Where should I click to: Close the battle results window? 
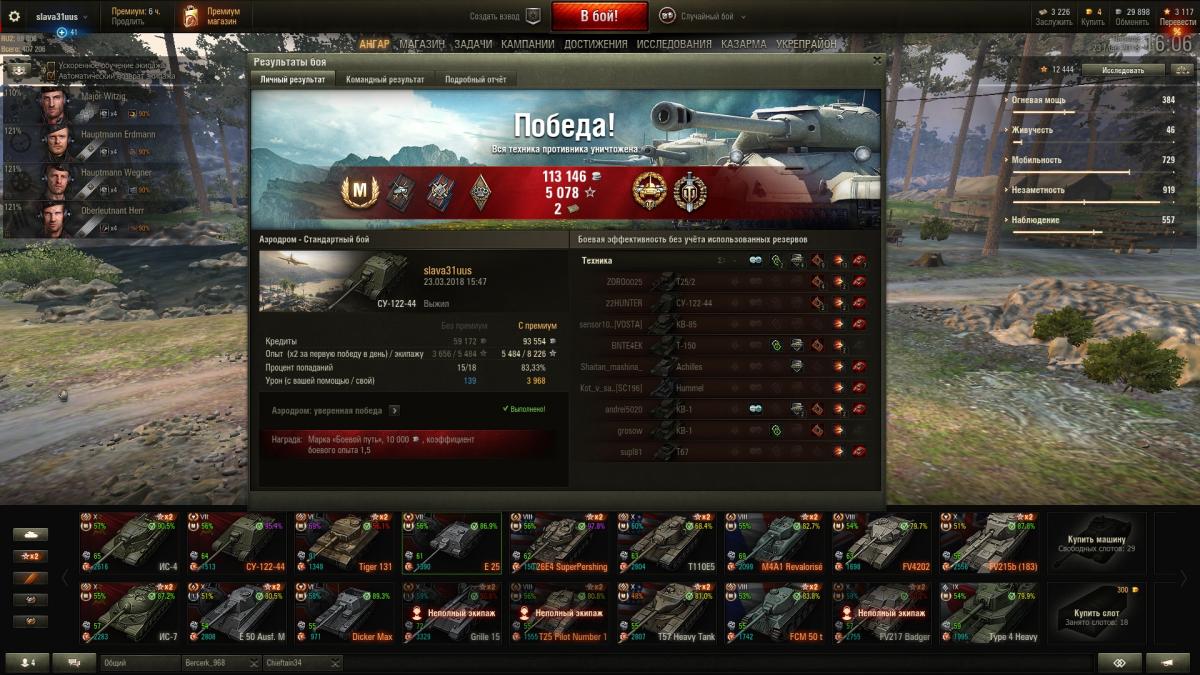point(877,61)
